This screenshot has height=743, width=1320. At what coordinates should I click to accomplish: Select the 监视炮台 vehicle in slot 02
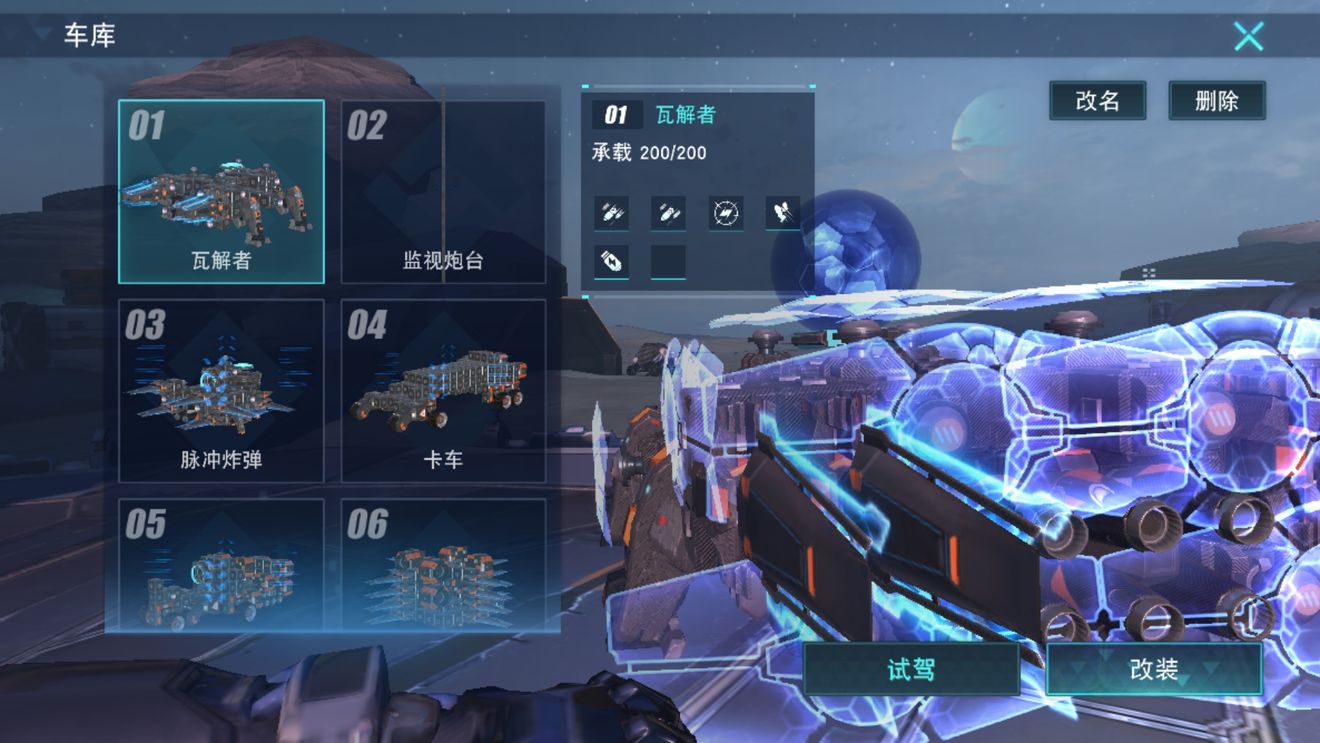443,190
